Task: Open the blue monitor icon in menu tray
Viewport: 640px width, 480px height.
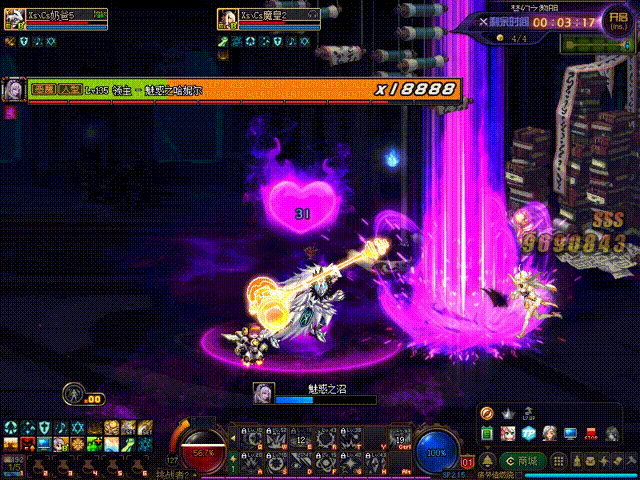Action: pos(570,433)
